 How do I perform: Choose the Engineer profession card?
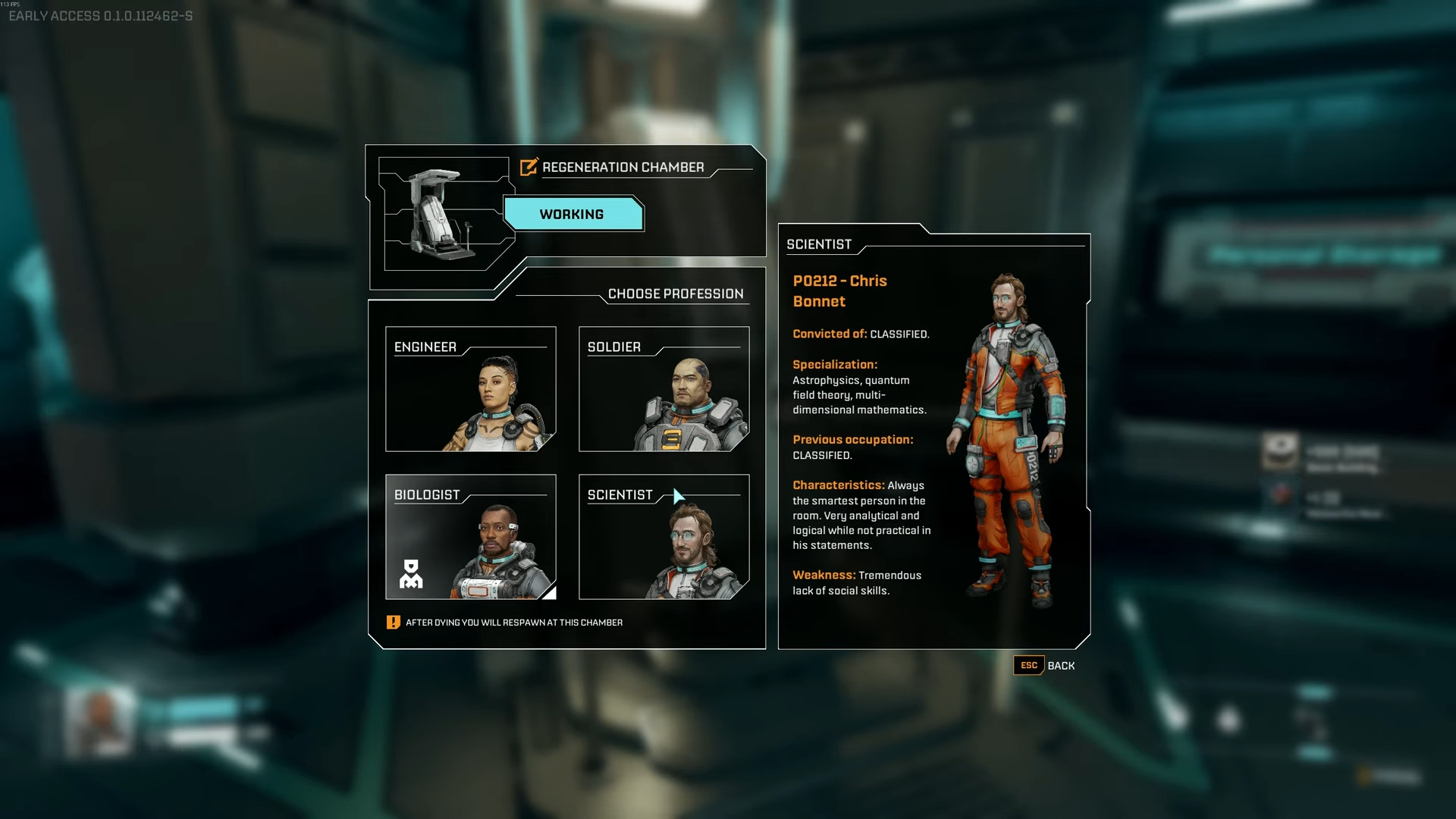point(470,389)
